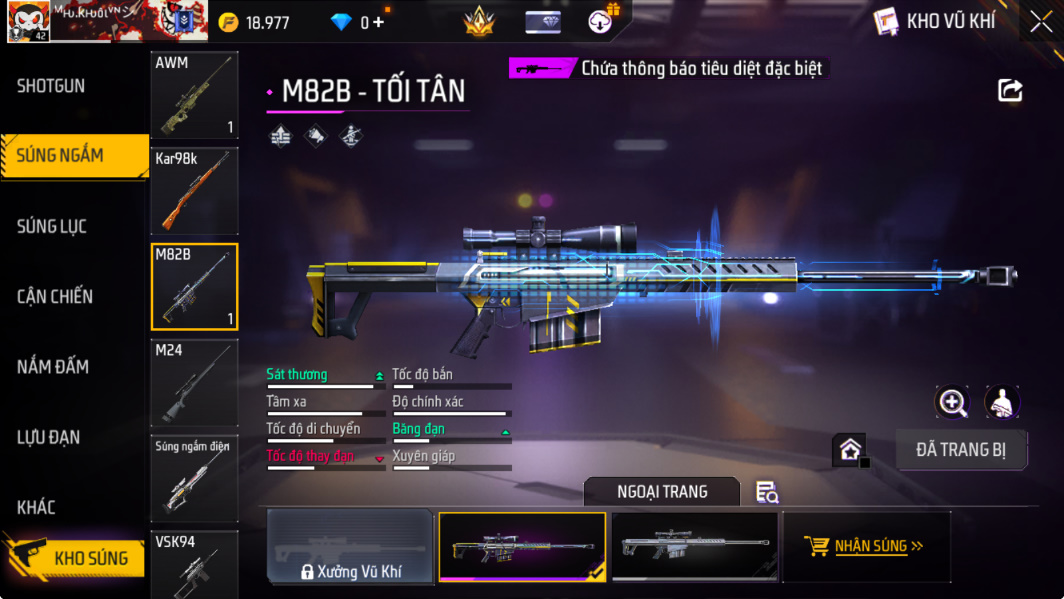This screenshot has height=599, width=1064.
Task: Open the player profile avatar
Action: pos(28,21)
